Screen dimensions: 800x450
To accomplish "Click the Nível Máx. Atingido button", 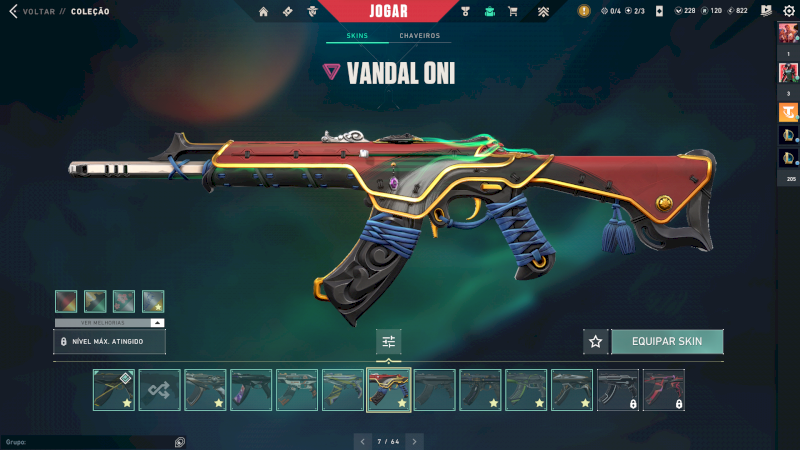I will click(x=109, y=341).
